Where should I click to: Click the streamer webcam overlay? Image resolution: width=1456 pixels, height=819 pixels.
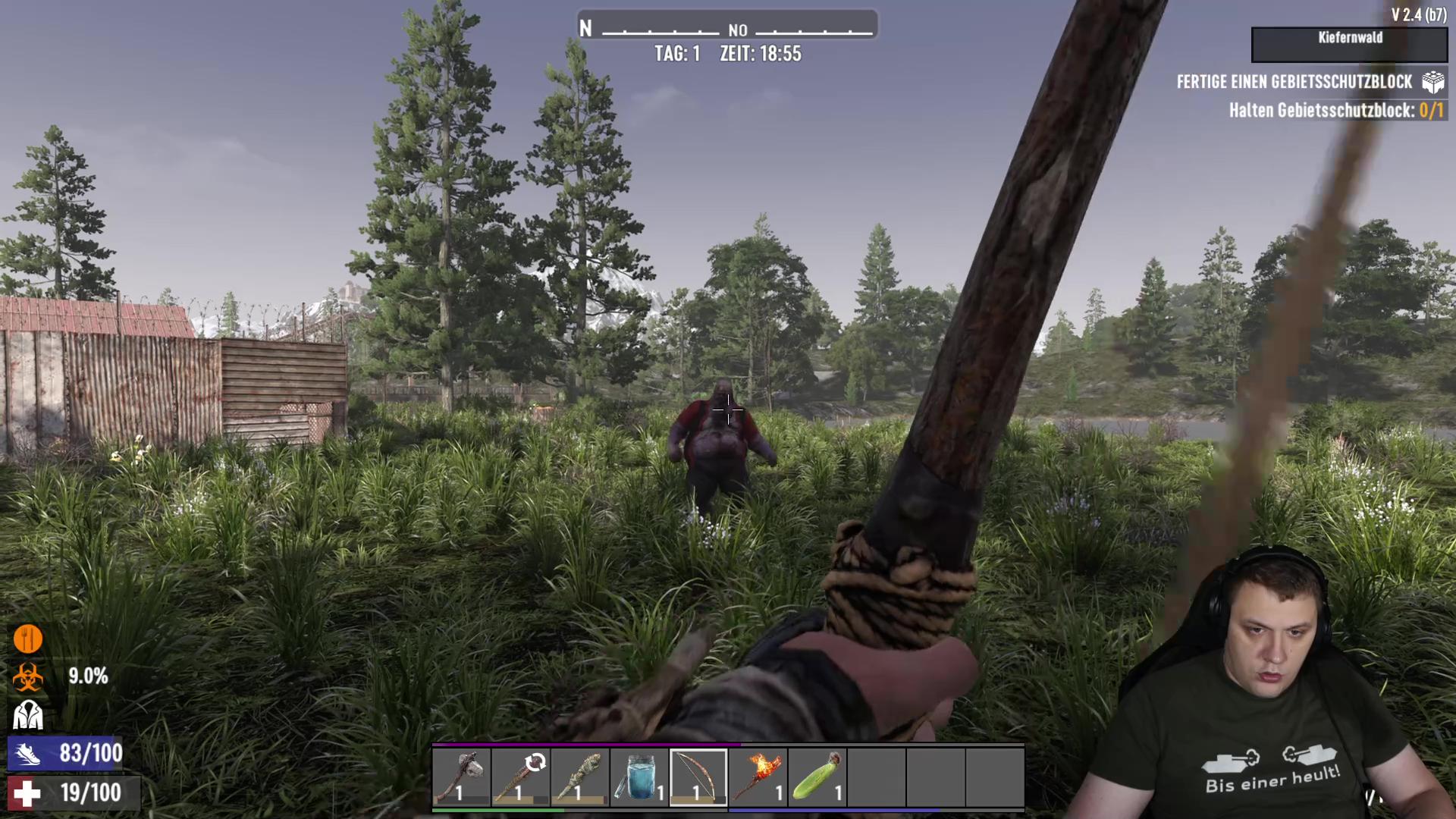click(x=1266, y=682)
